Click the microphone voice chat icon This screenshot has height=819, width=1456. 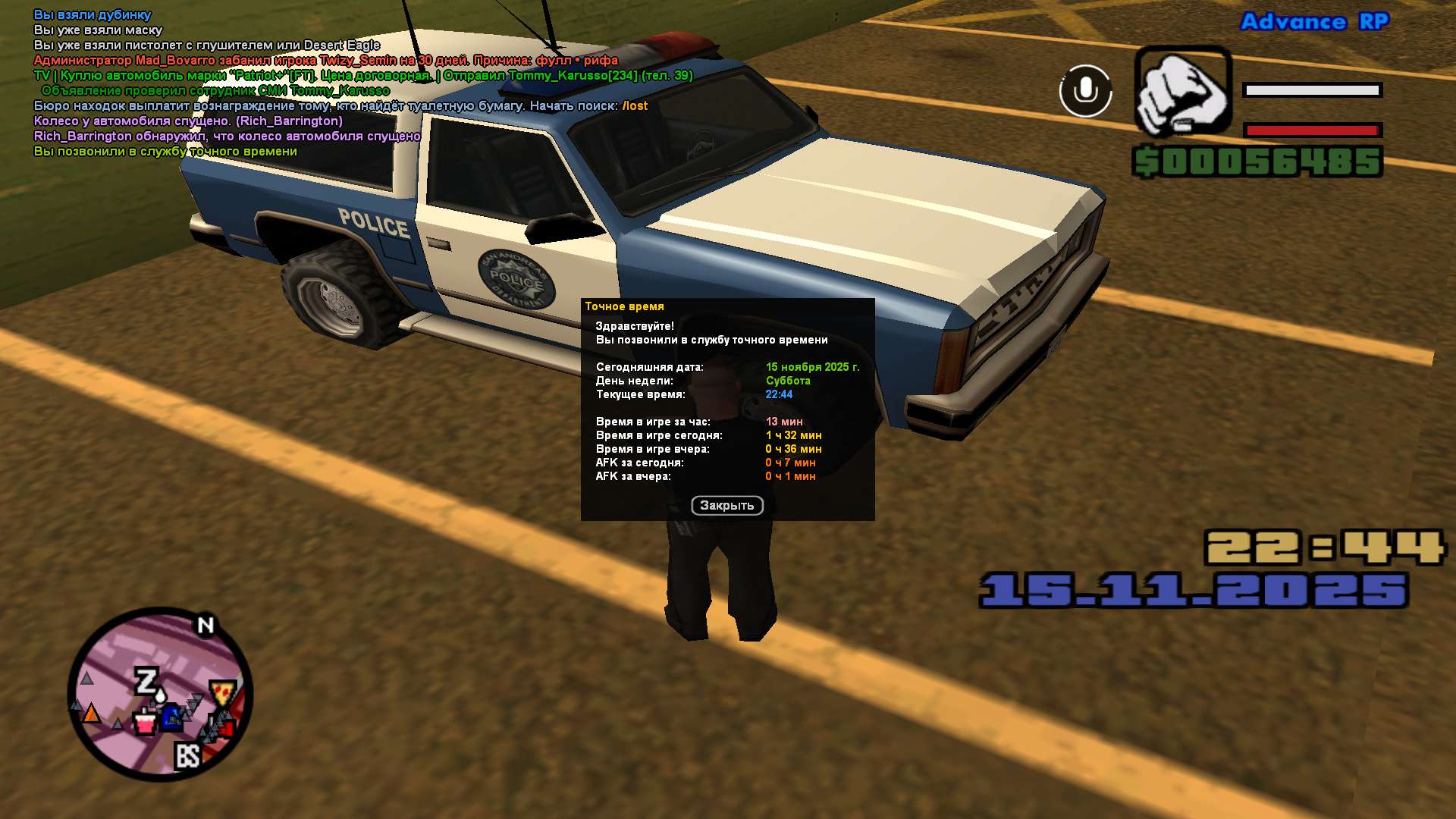(1085, 91)
